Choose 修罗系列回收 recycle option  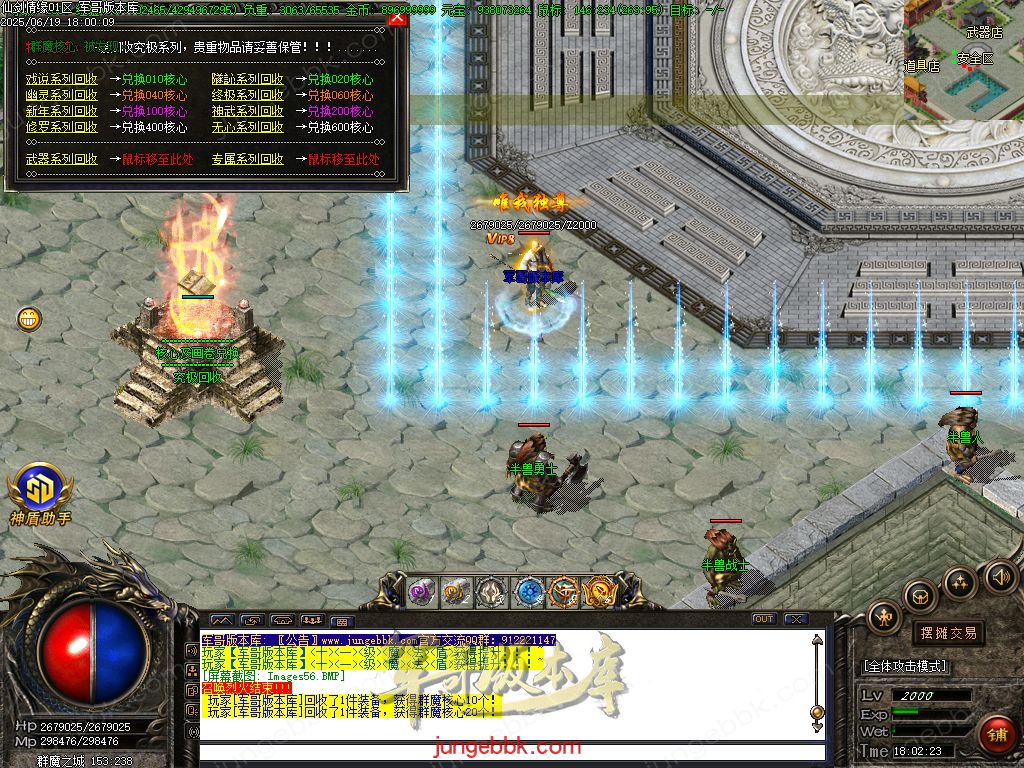click(x=62, y=127)
